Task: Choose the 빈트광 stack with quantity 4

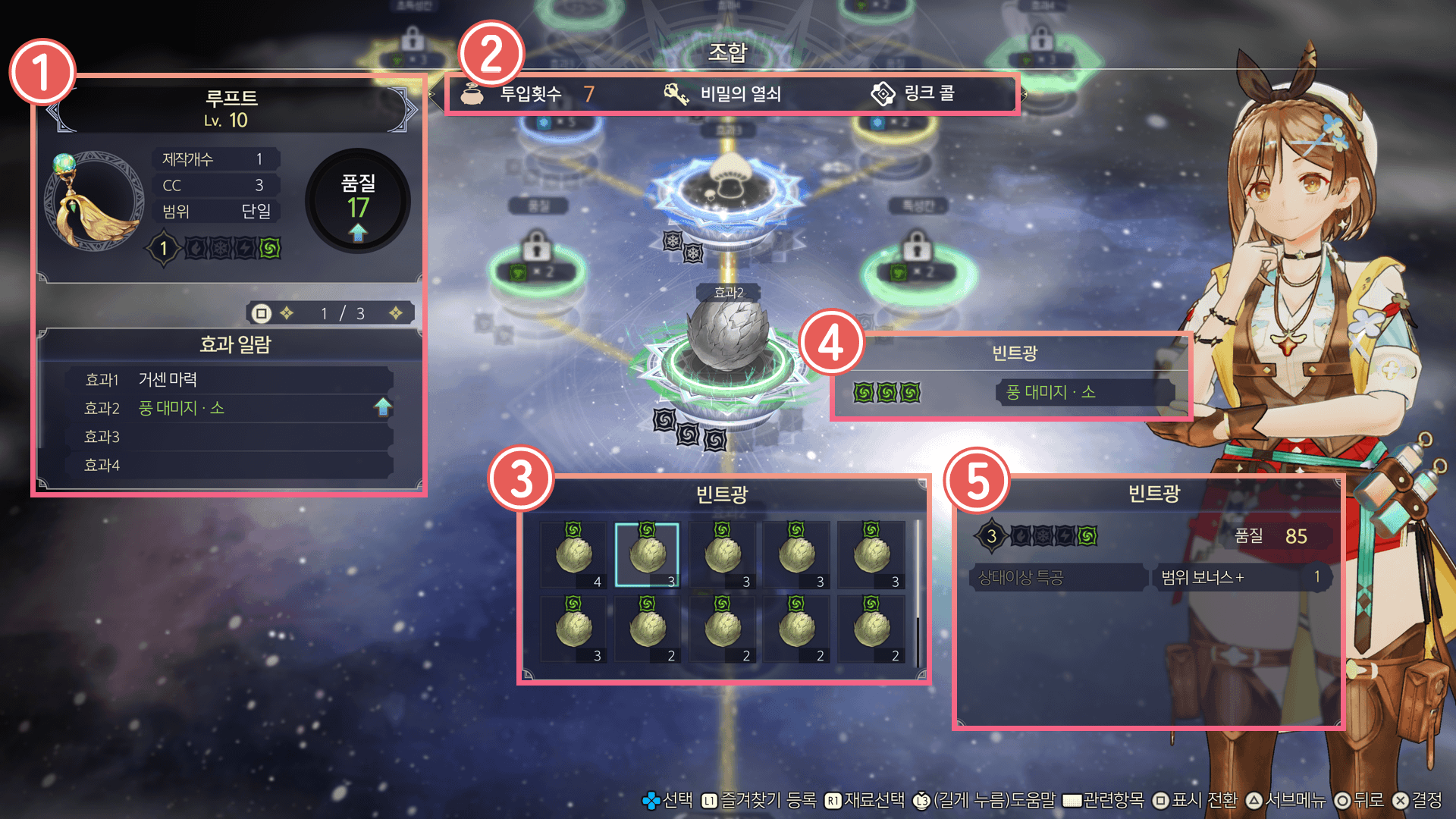Action: [573, 554]
